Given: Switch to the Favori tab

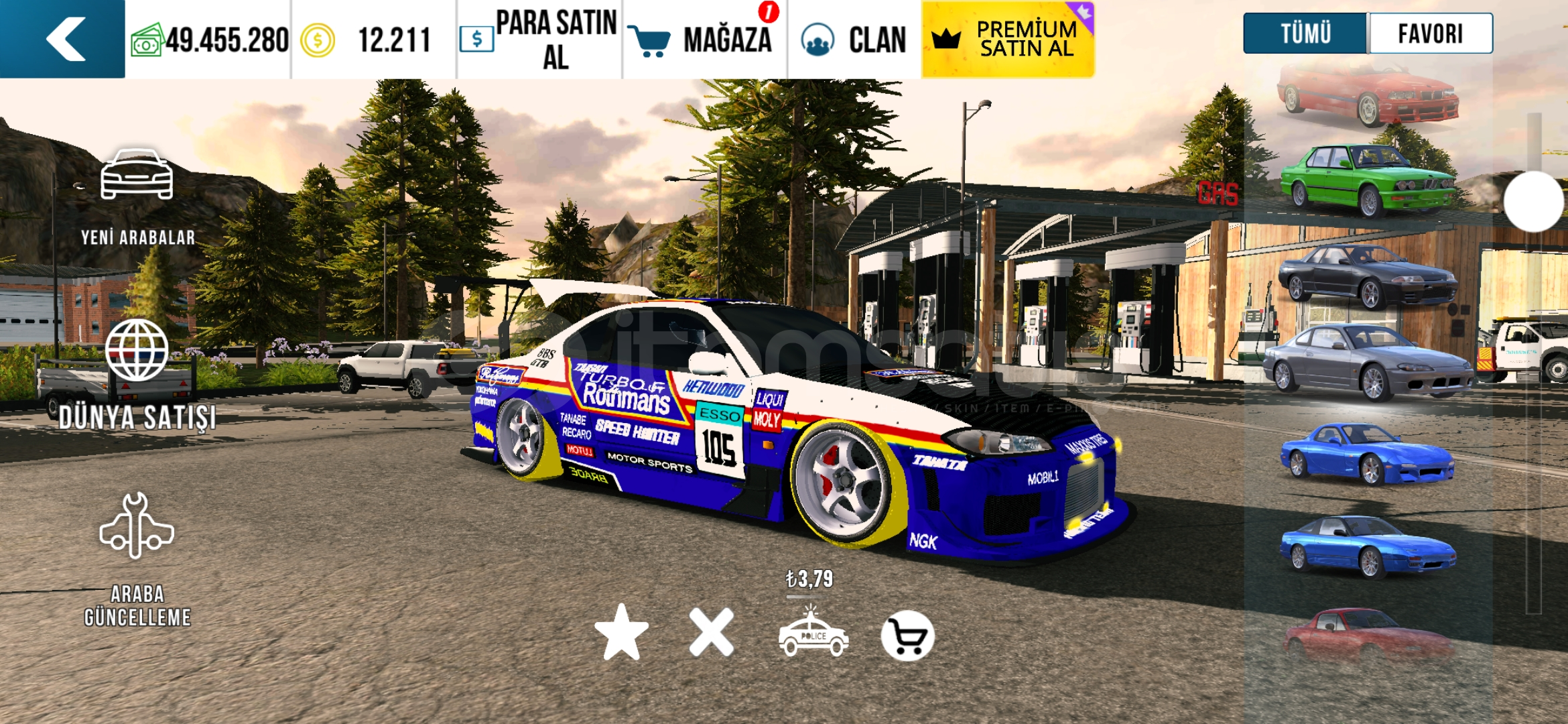Looking at the screenshot, I should [1430, 34].
